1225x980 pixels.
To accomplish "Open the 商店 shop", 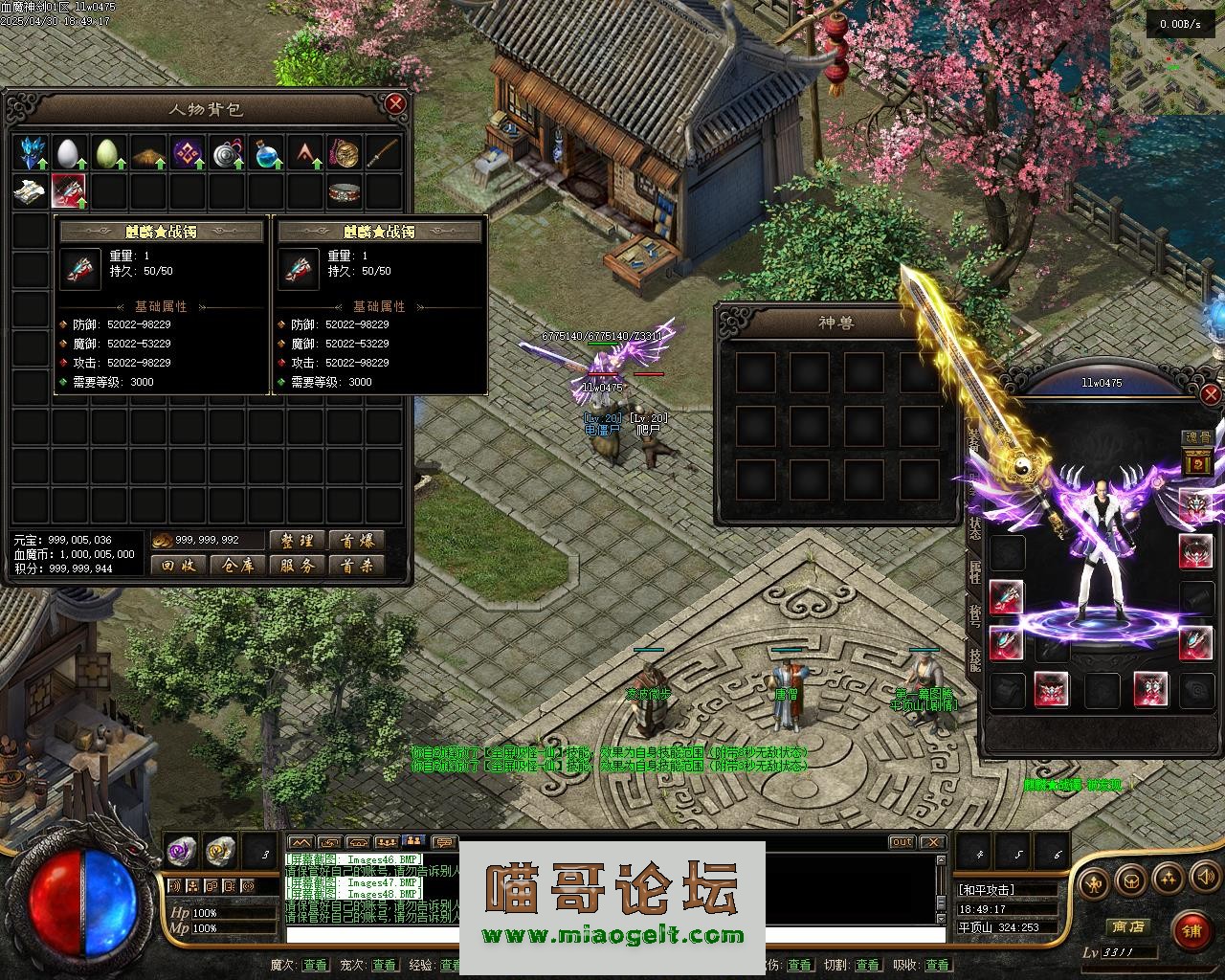I will 1127,926.
